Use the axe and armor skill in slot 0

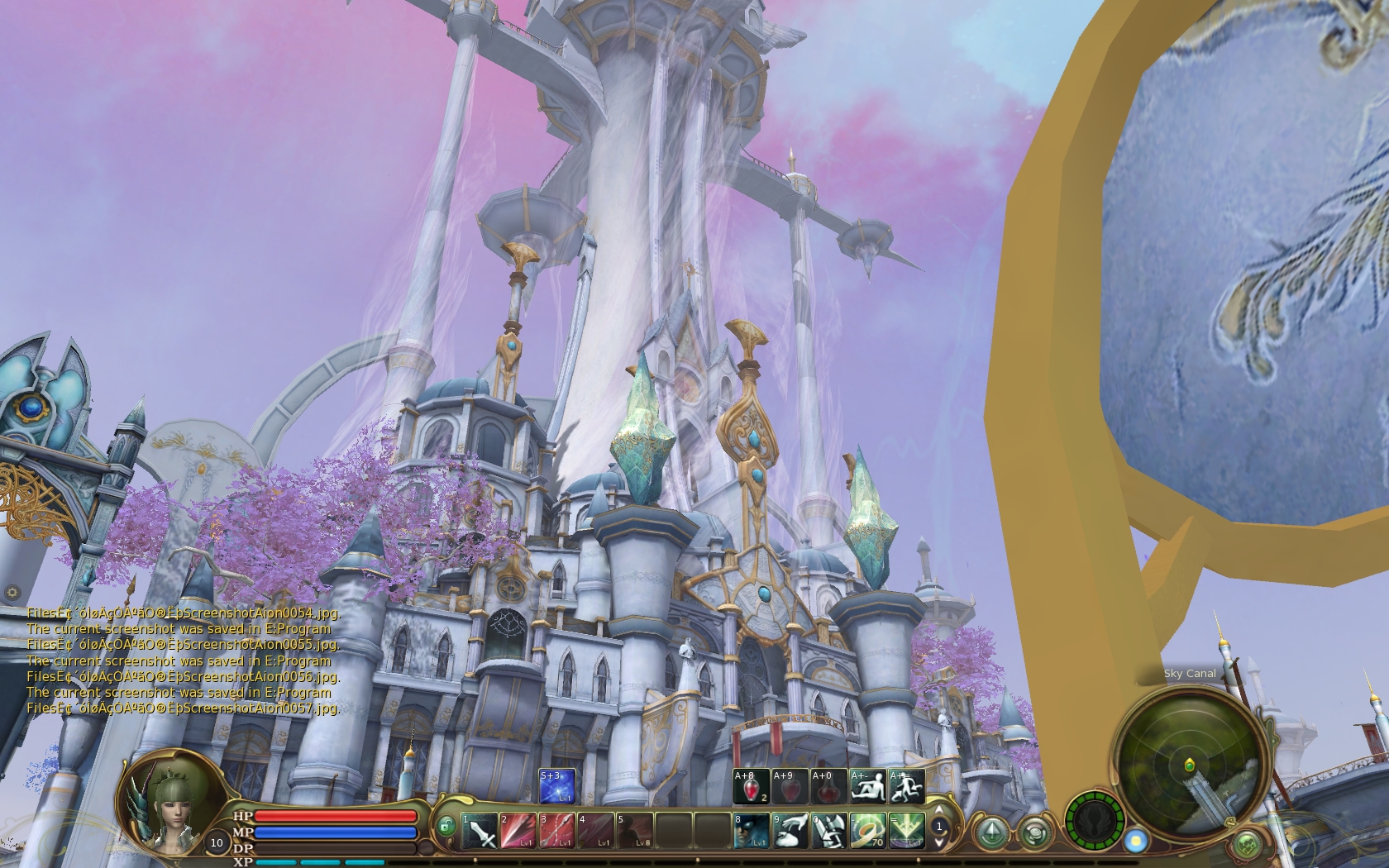[x=828, y=831]
